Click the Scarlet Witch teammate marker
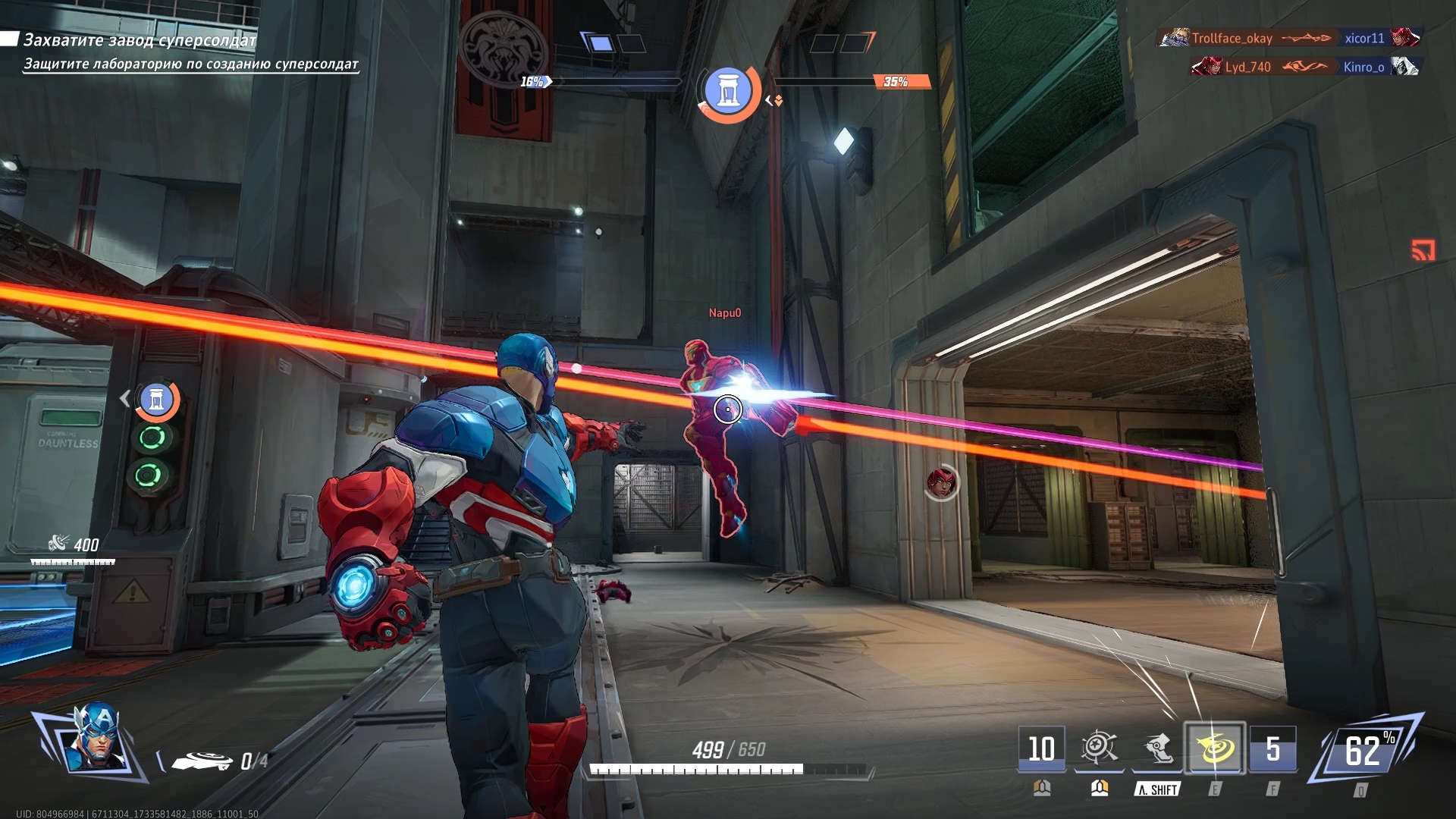Screen dimensions: 1456x819 (x=941, y=482)
